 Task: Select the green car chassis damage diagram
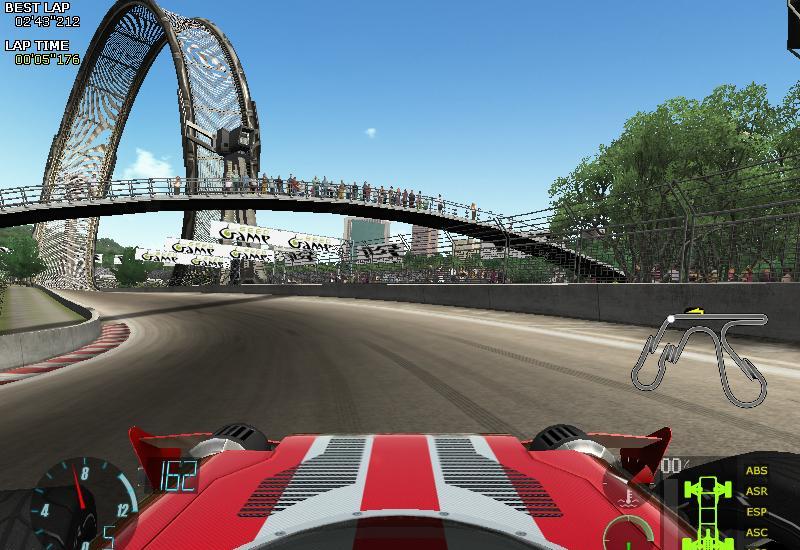709,506
